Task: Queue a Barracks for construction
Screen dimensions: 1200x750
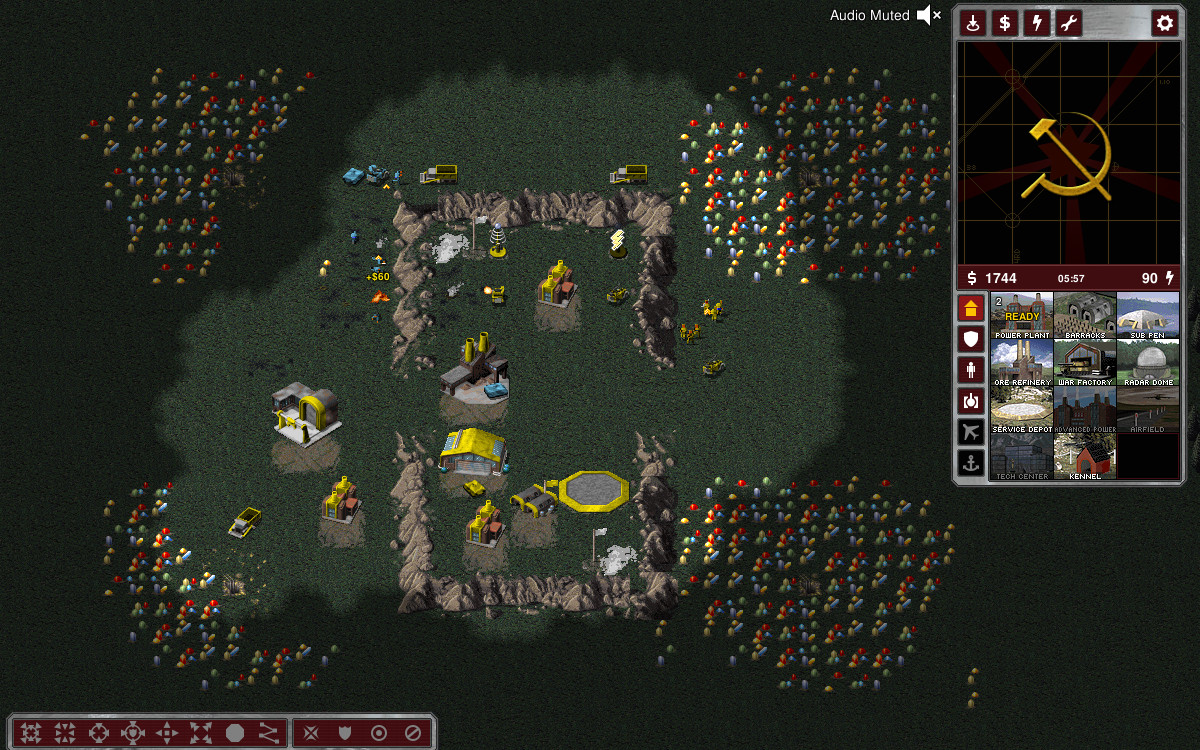Action: 1085,316
